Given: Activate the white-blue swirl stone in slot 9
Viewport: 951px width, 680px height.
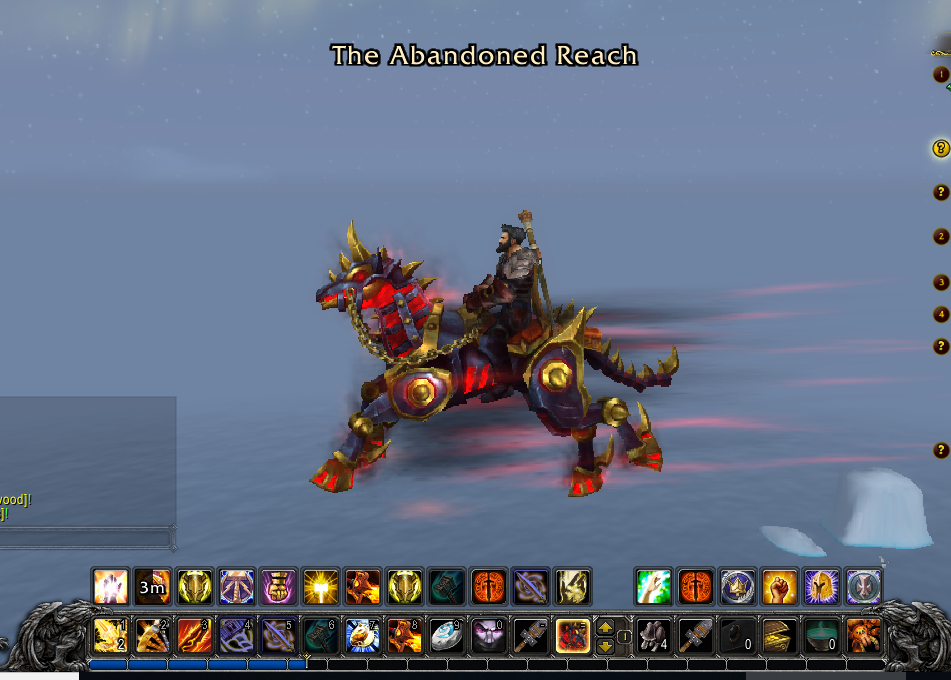Looking at the screenshot, I should pos(446,636).
